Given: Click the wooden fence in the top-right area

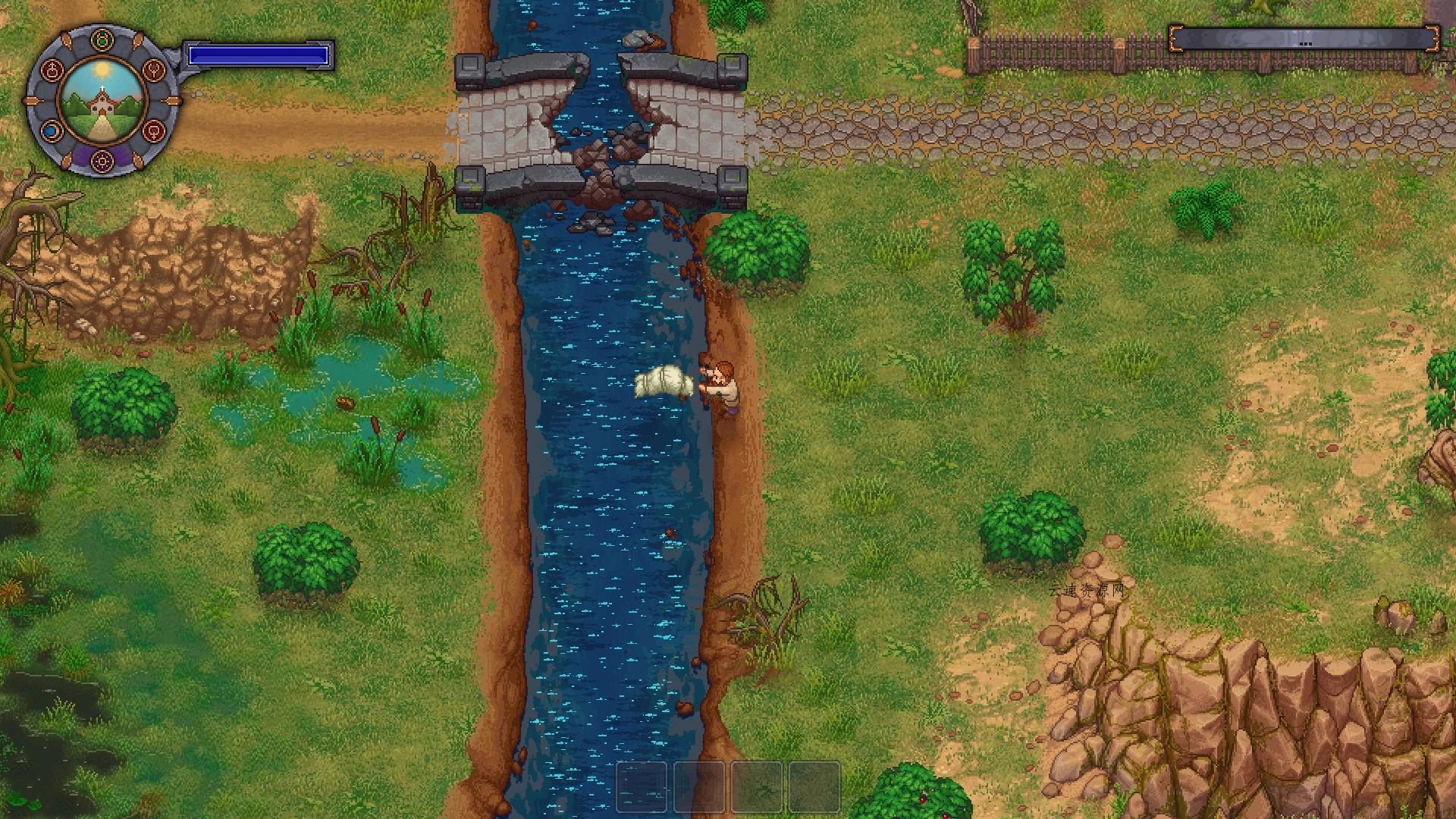Looking at the screenshot, I should [1062, 49].
